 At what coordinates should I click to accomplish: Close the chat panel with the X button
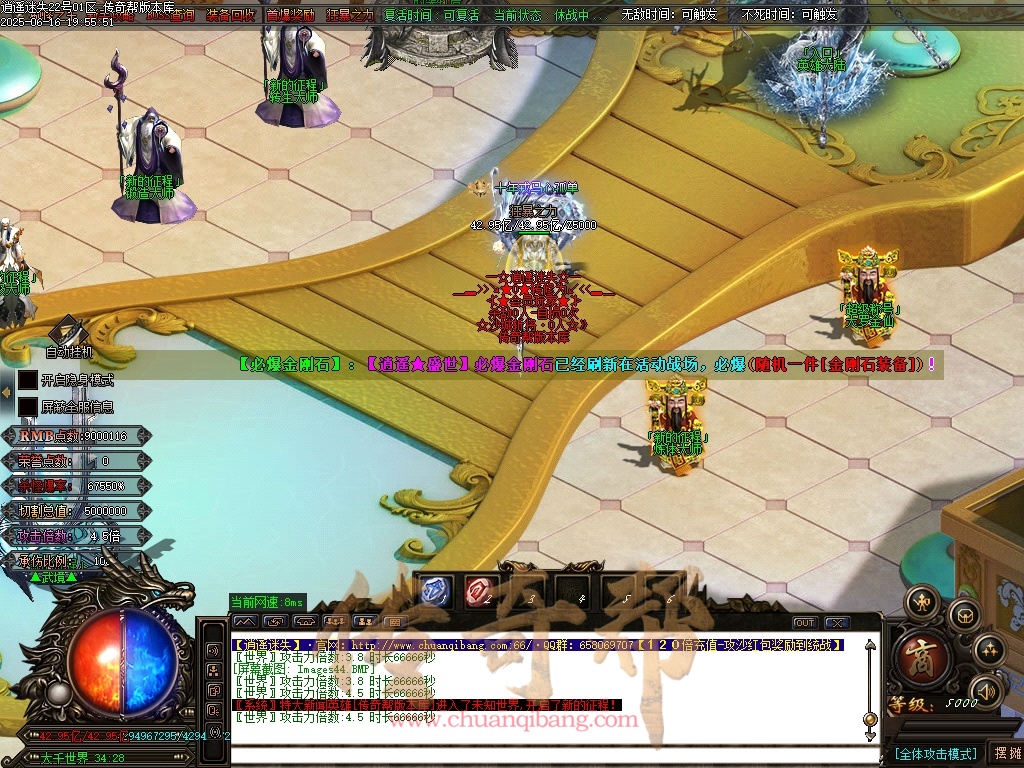(x=838, y=623)
